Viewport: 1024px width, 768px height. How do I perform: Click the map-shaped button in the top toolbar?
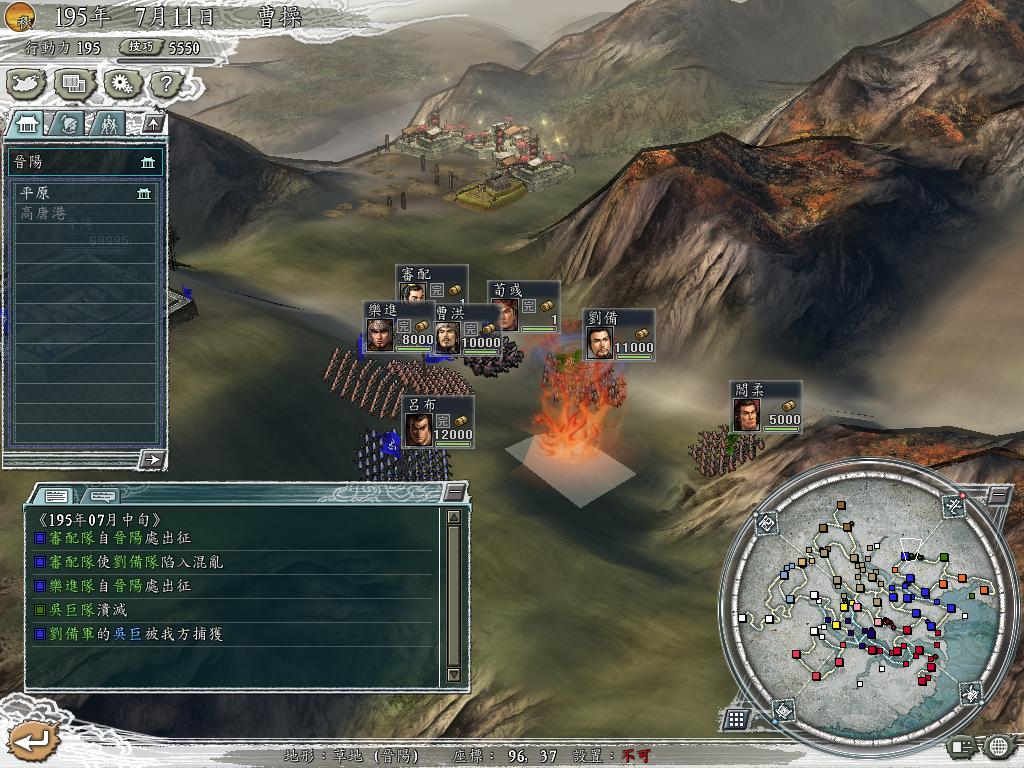click(x=26, y=83)
